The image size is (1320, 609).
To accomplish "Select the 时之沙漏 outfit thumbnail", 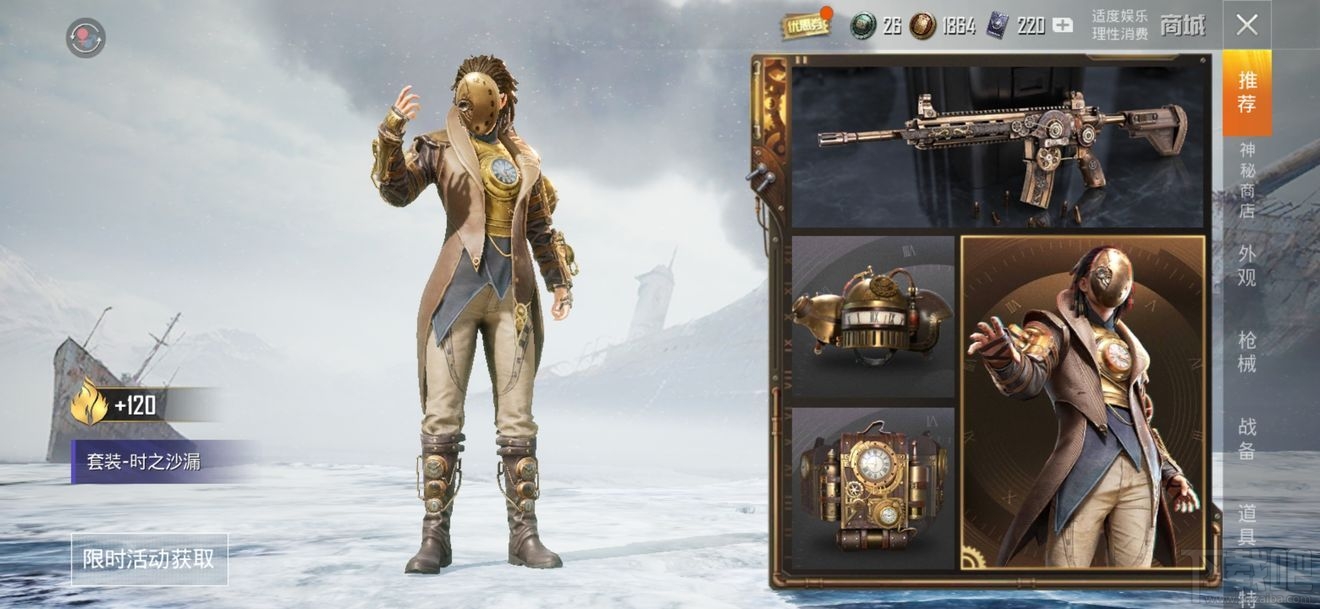I will pyautogui.click(x=1083, y=402).
